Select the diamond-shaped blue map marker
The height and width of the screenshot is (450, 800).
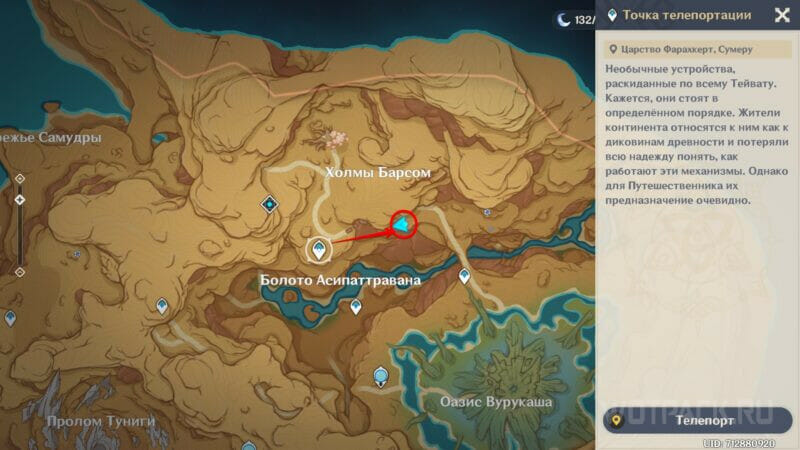269,204
